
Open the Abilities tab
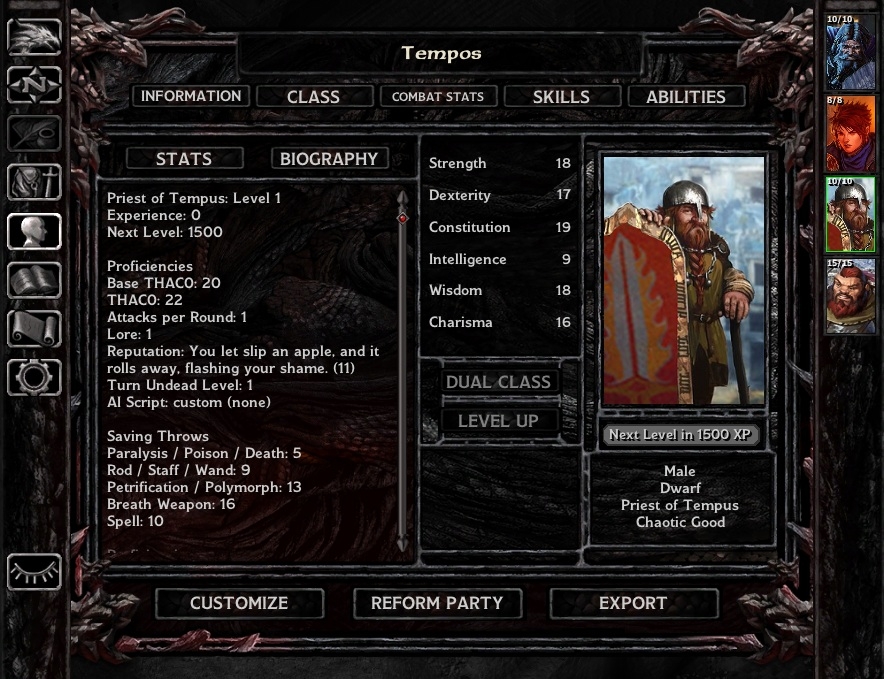[x=685, y=97]
